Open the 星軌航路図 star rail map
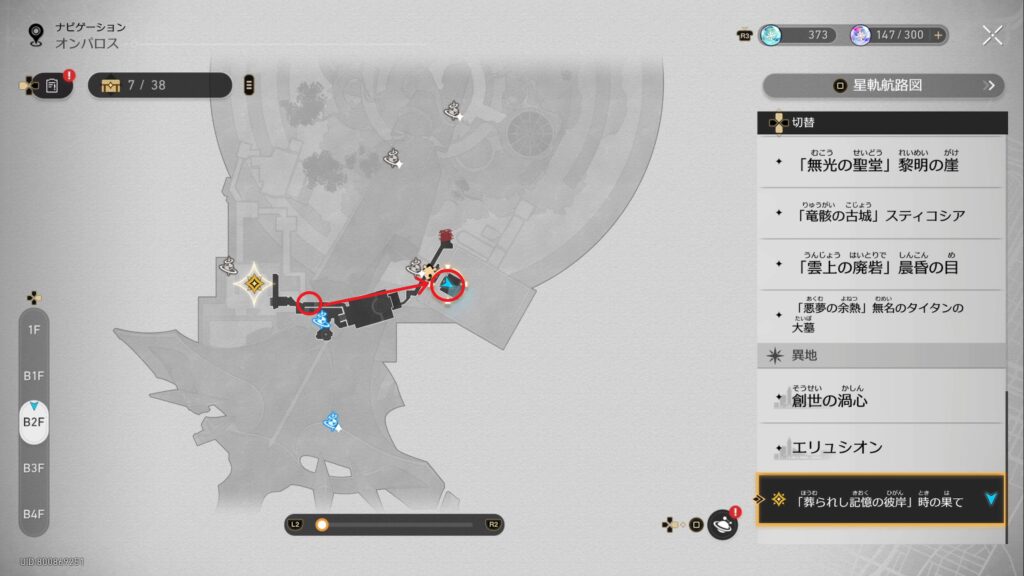This screenshot has width=1024, height=576. click(884, 86)
